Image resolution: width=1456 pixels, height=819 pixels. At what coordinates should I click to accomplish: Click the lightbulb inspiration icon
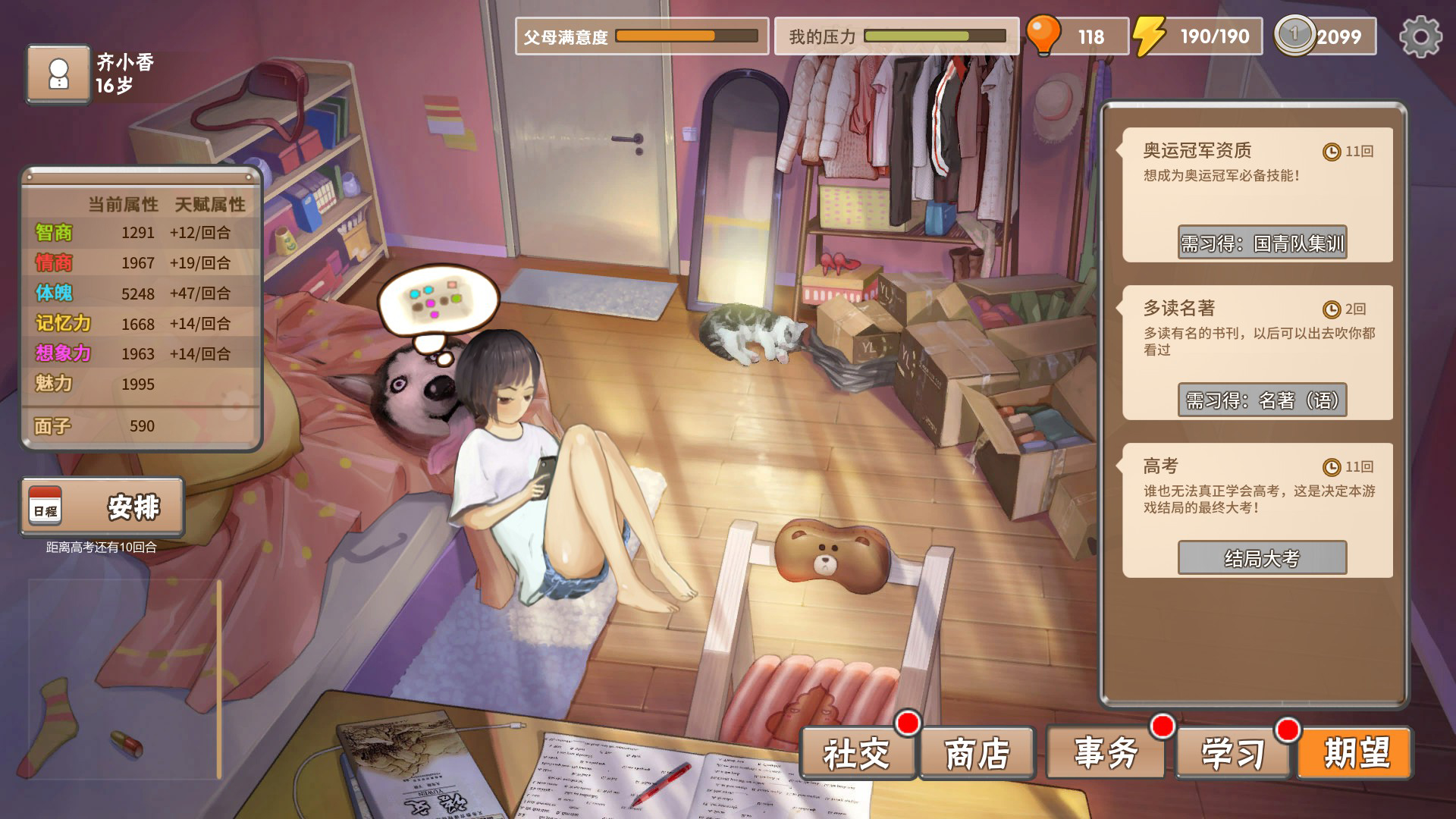click(x=1045, y=34)
